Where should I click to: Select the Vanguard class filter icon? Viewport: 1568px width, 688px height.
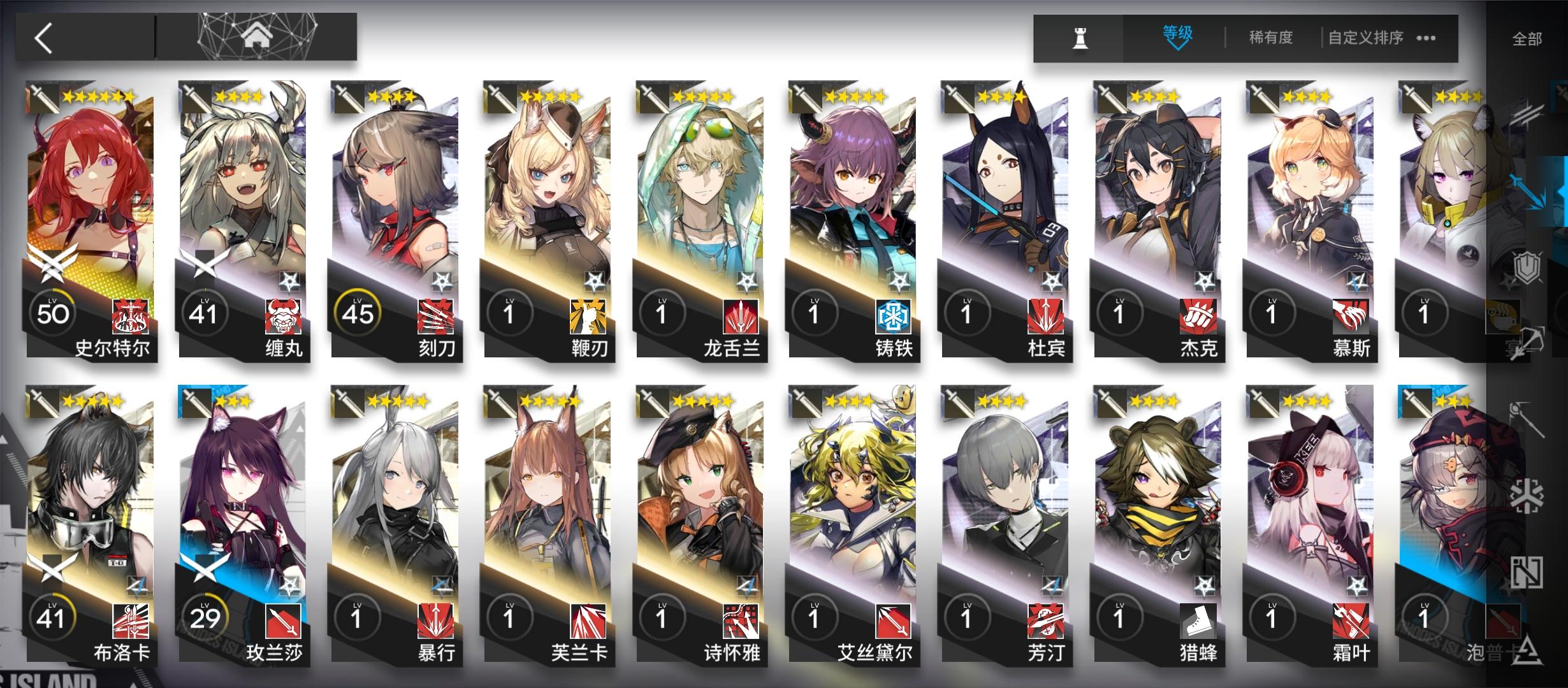point(1528,115)
